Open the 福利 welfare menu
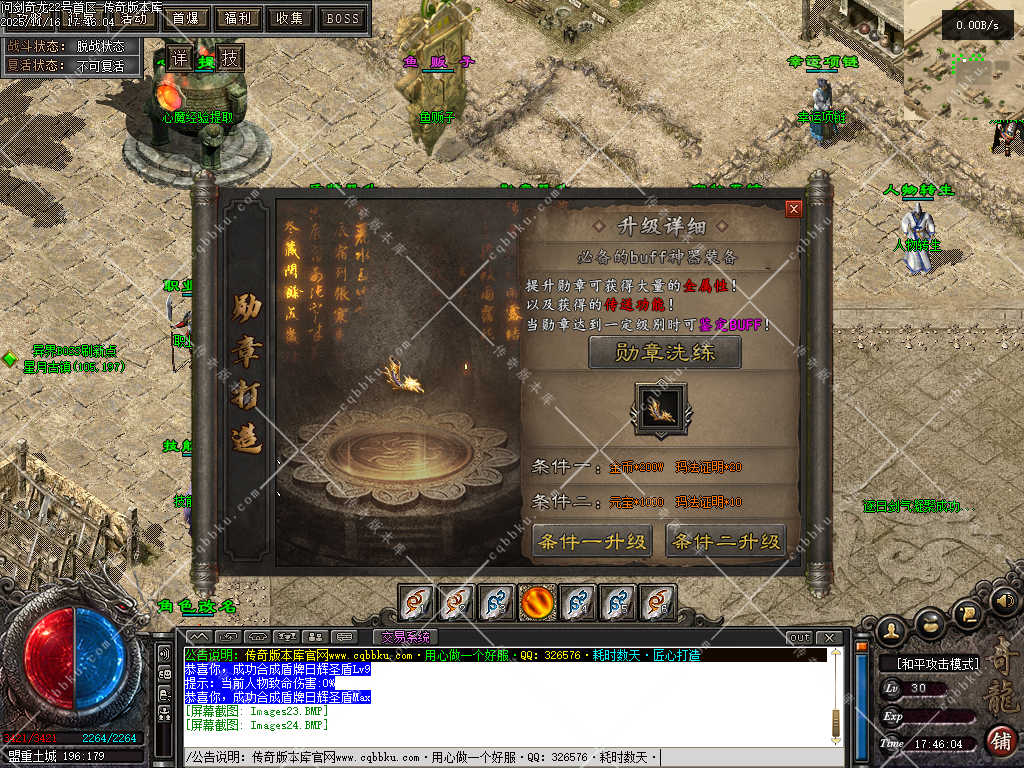Image resolution: width=1024 pixels, height=768 pixels. coord(238,18)
